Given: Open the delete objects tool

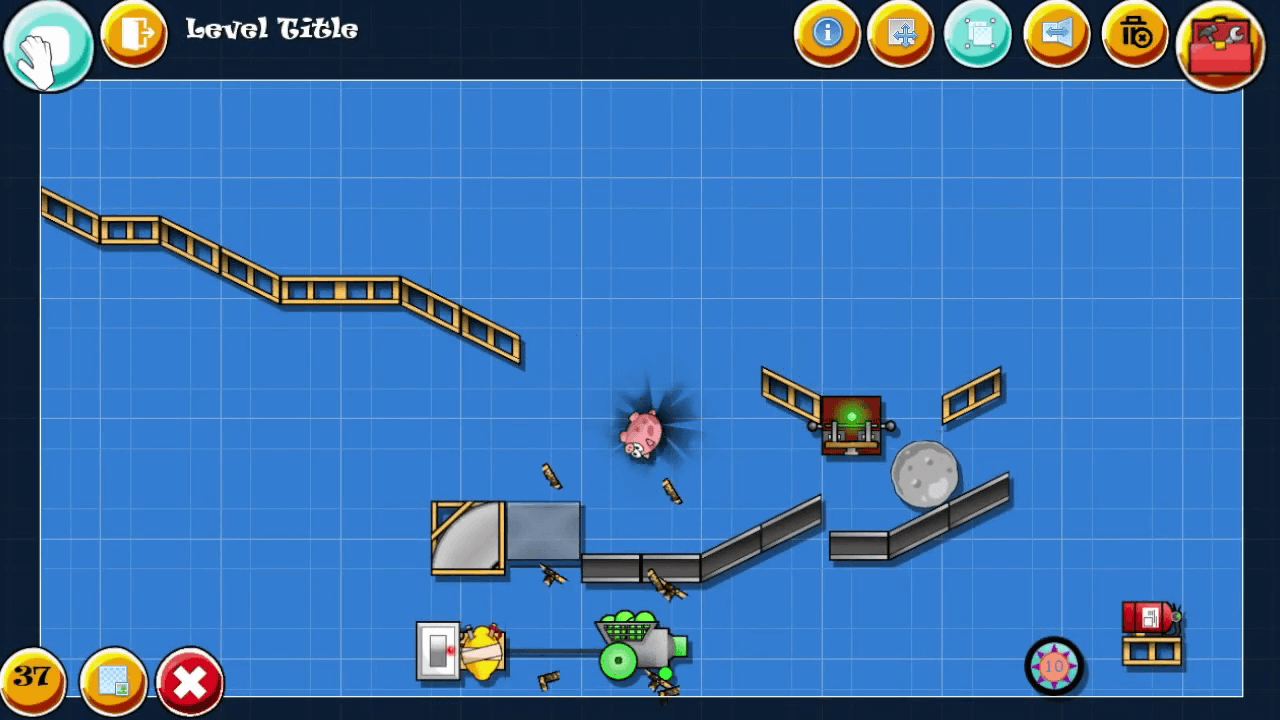Looking at the screenshot, I should pyautogui.click(x=1134, y=35).
